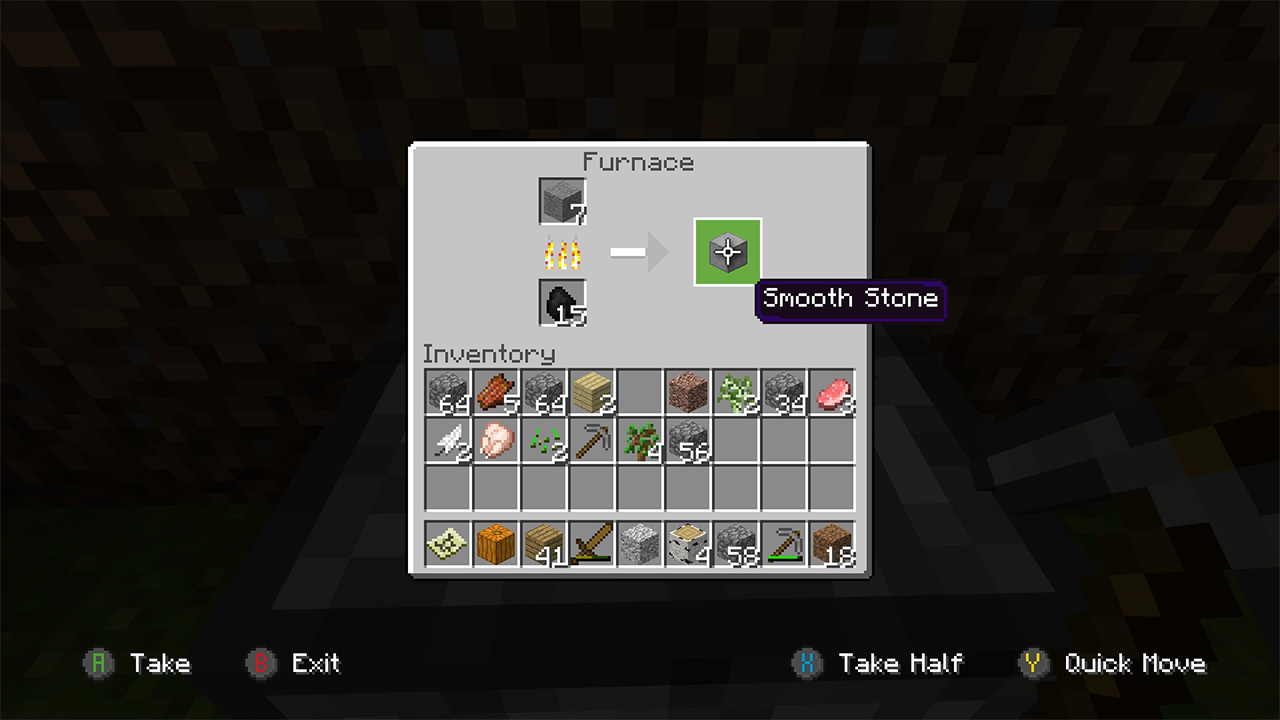Grab the wooden sword in the hotbar
The image size is (1280, 720).
pyautogui.click(x=591, y=545)
